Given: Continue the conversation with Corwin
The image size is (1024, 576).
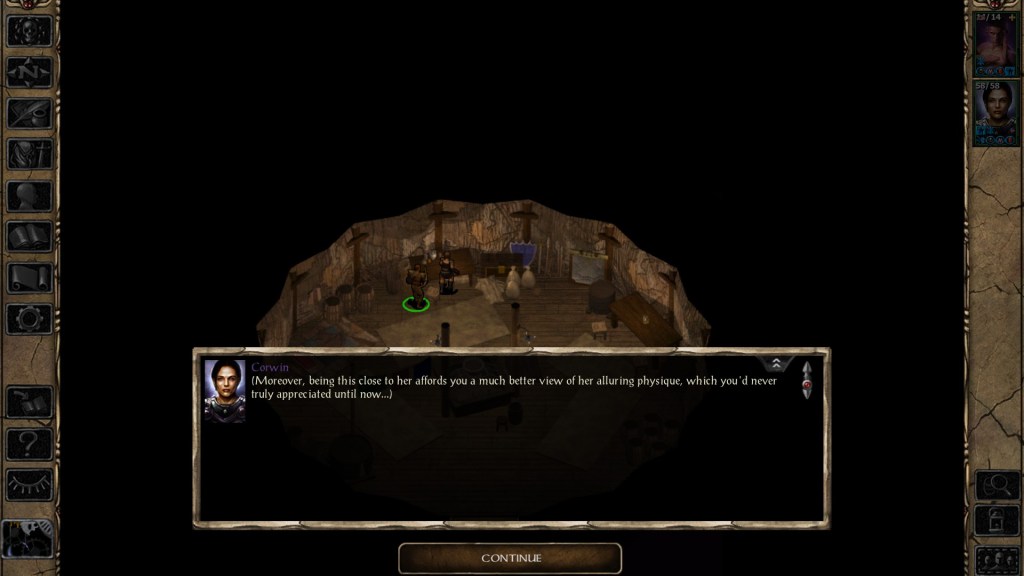Looking at the screenshot, I should coord(510,558).
